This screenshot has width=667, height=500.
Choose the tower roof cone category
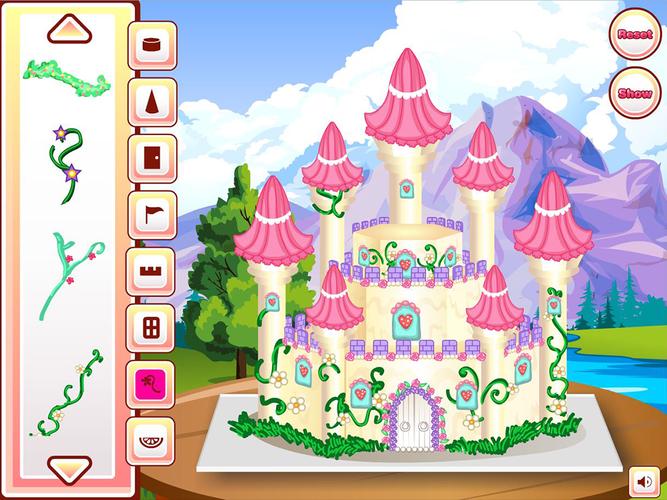152,102
